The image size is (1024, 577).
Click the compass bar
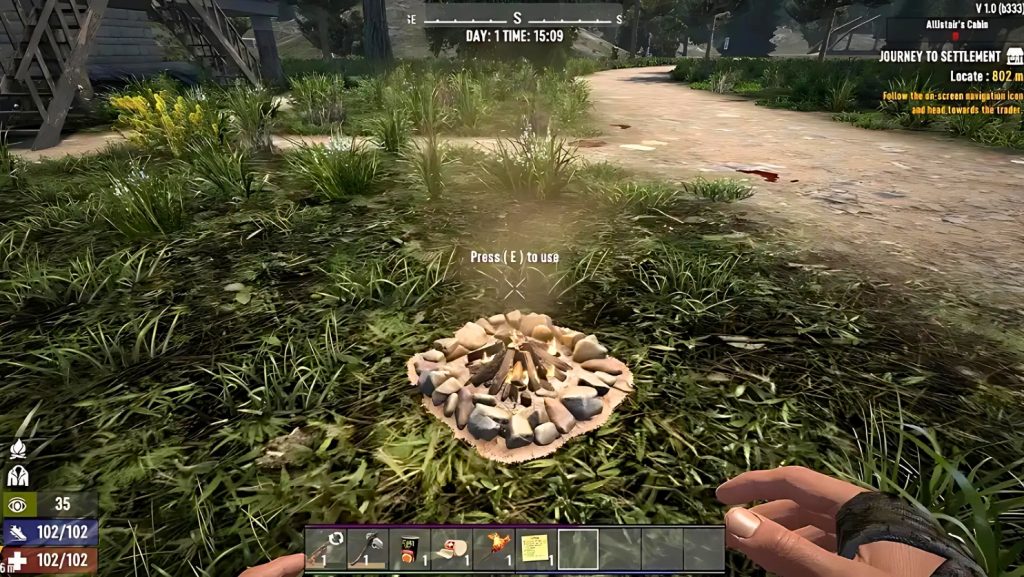tap(516, 18)
